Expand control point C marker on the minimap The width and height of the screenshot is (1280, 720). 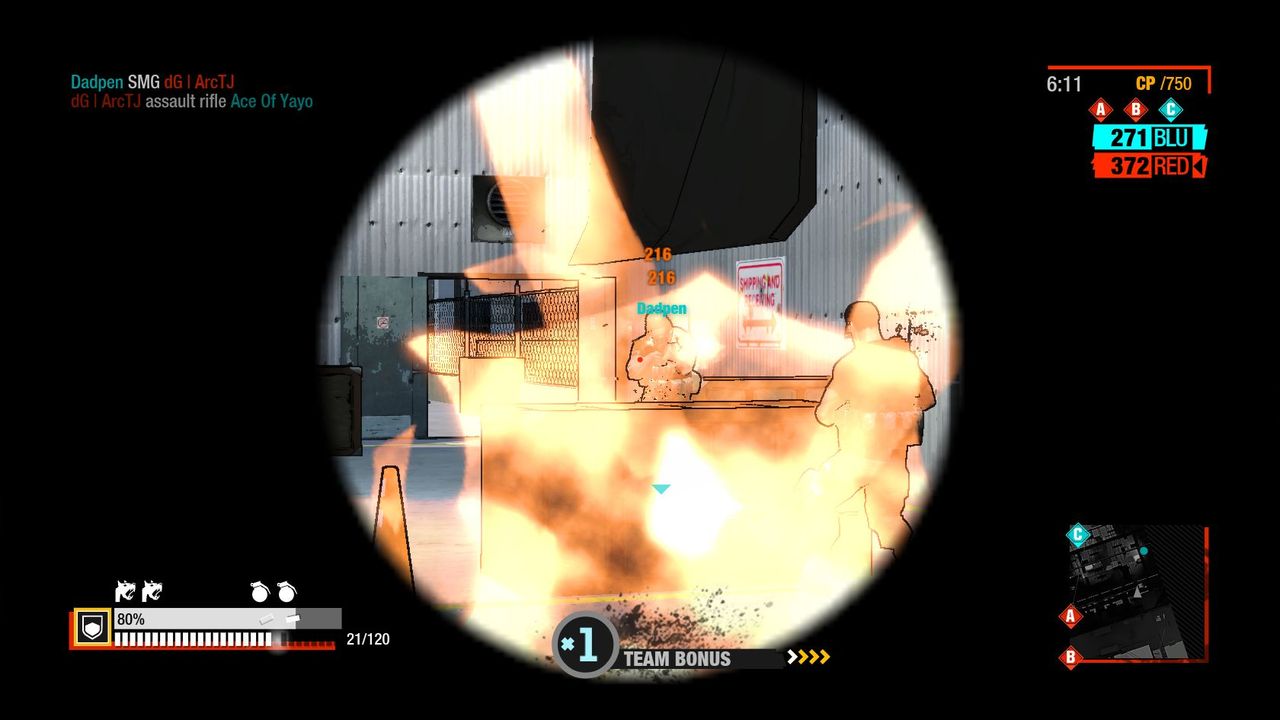tap(1078, 534)
